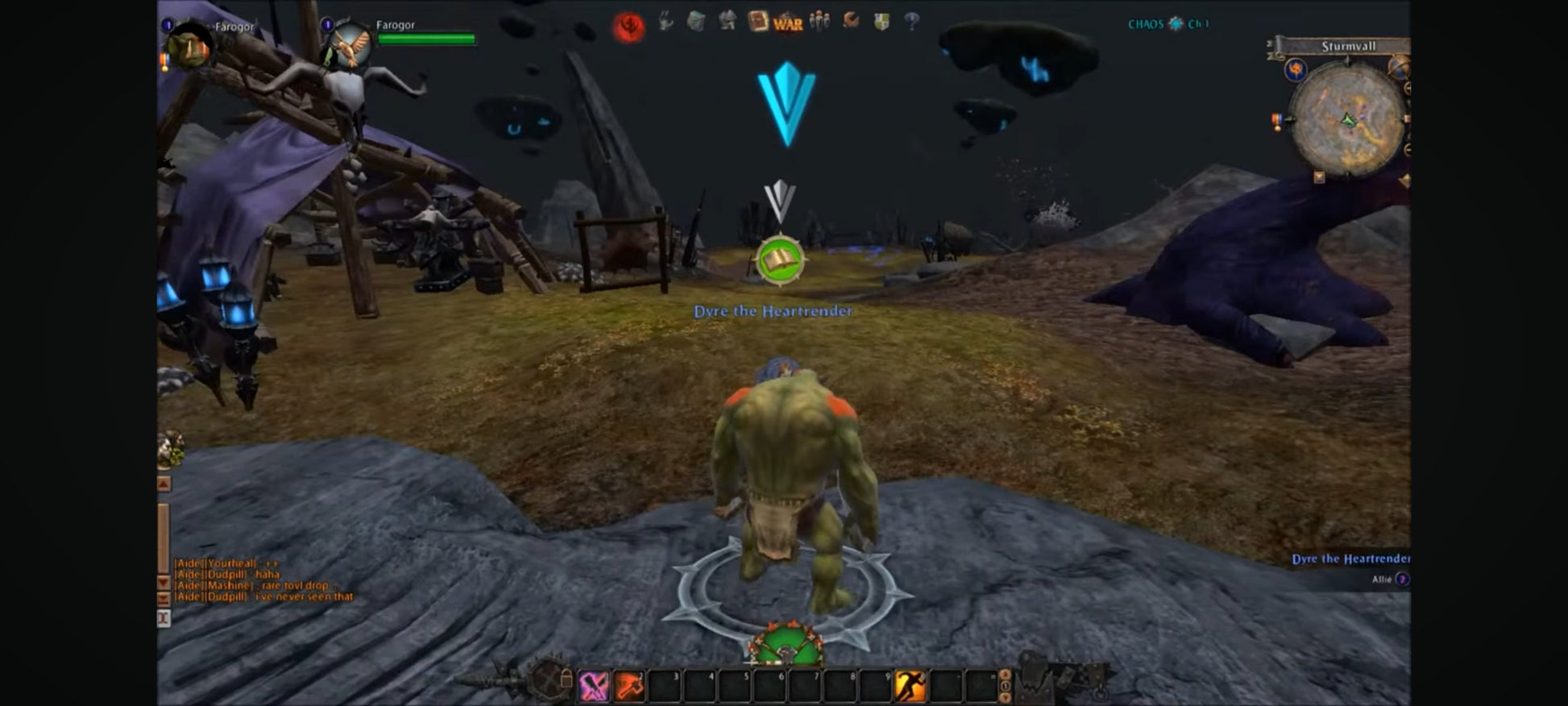Viewport: 1568px width, 706px height.
Task: Activate the orange sprint ability
Action: (x=911, y=686)
